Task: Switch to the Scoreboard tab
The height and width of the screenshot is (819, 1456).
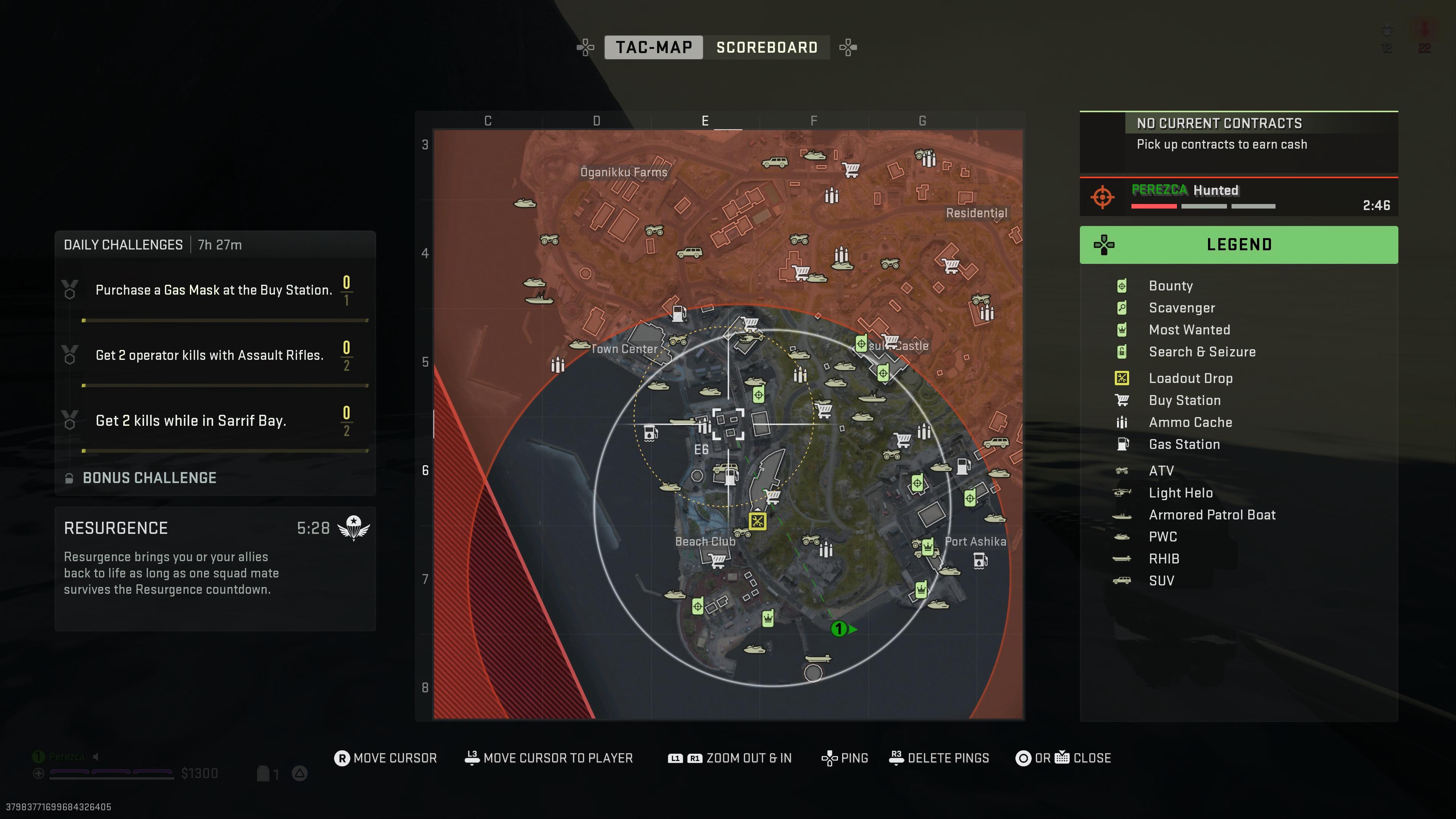Action: point(766,47)
